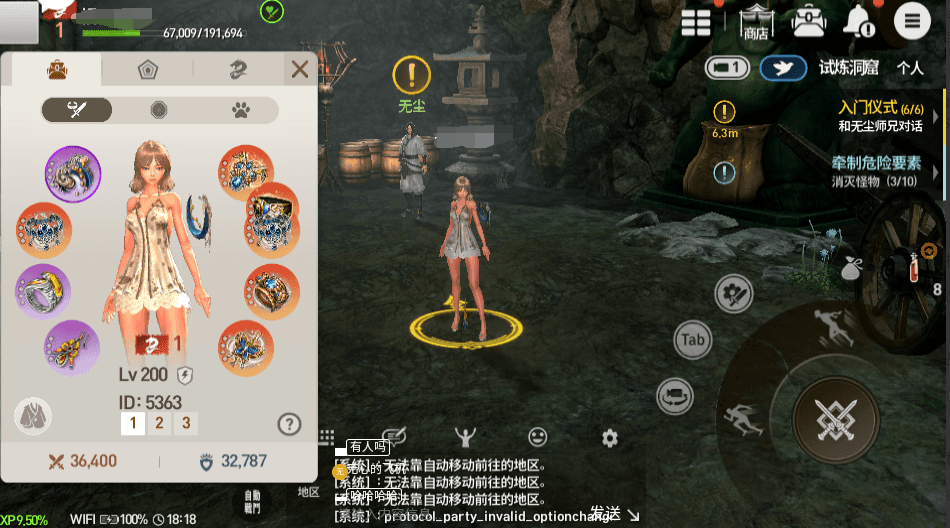The height and width of the screenshot is (528, 950).
Task: Open the 商店 shop
Action: 756,22
